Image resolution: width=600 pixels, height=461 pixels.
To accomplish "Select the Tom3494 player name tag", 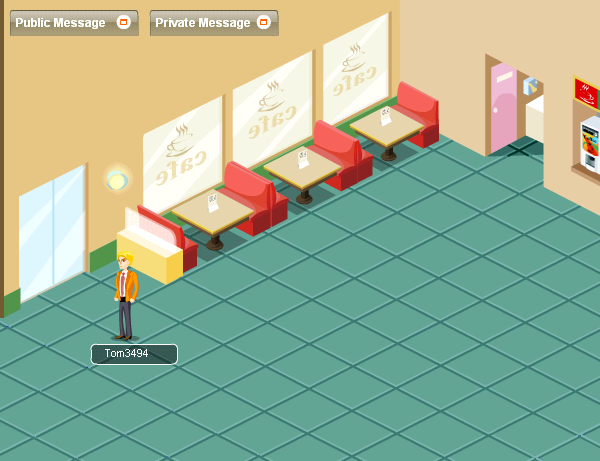I will [x=134, y=354].
